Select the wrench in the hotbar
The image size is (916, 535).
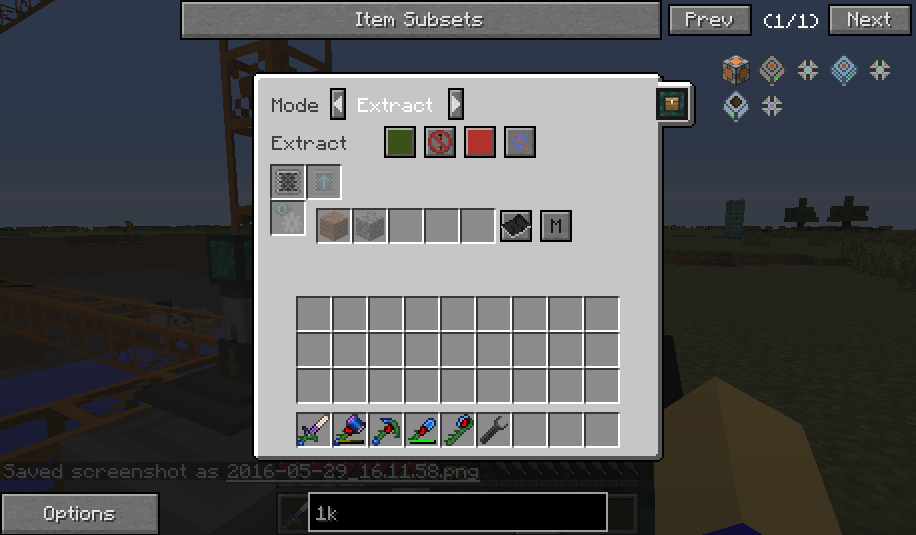(x=494, y=430)
